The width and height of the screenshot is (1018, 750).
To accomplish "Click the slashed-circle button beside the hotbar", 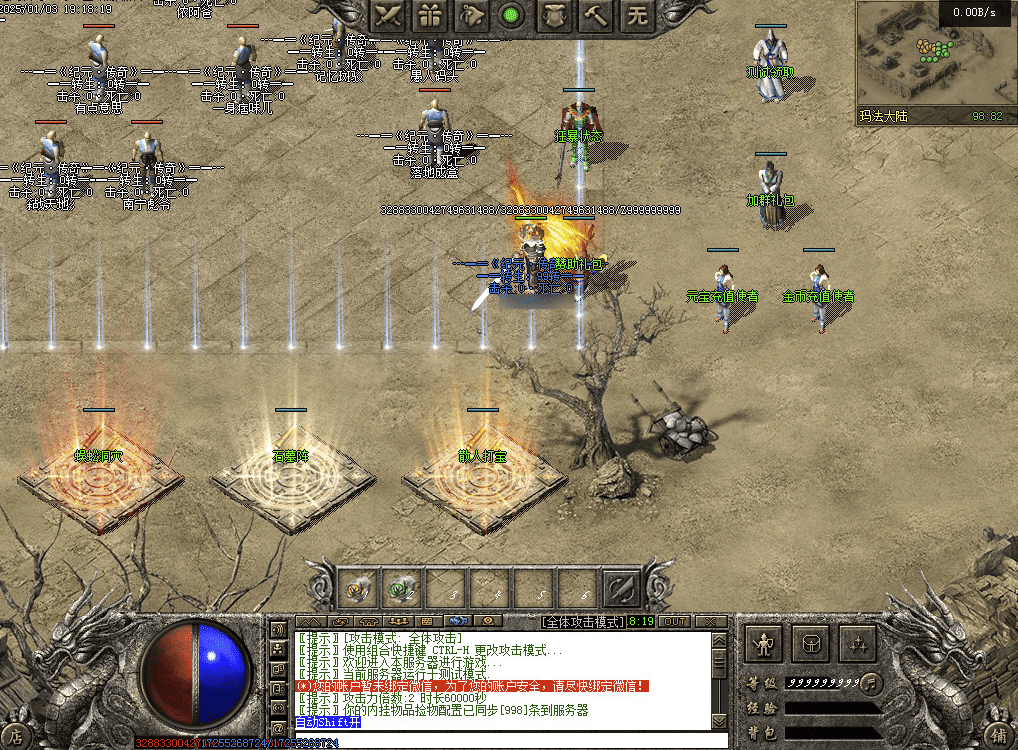I will pyautogui.click(x=620, y=588).
